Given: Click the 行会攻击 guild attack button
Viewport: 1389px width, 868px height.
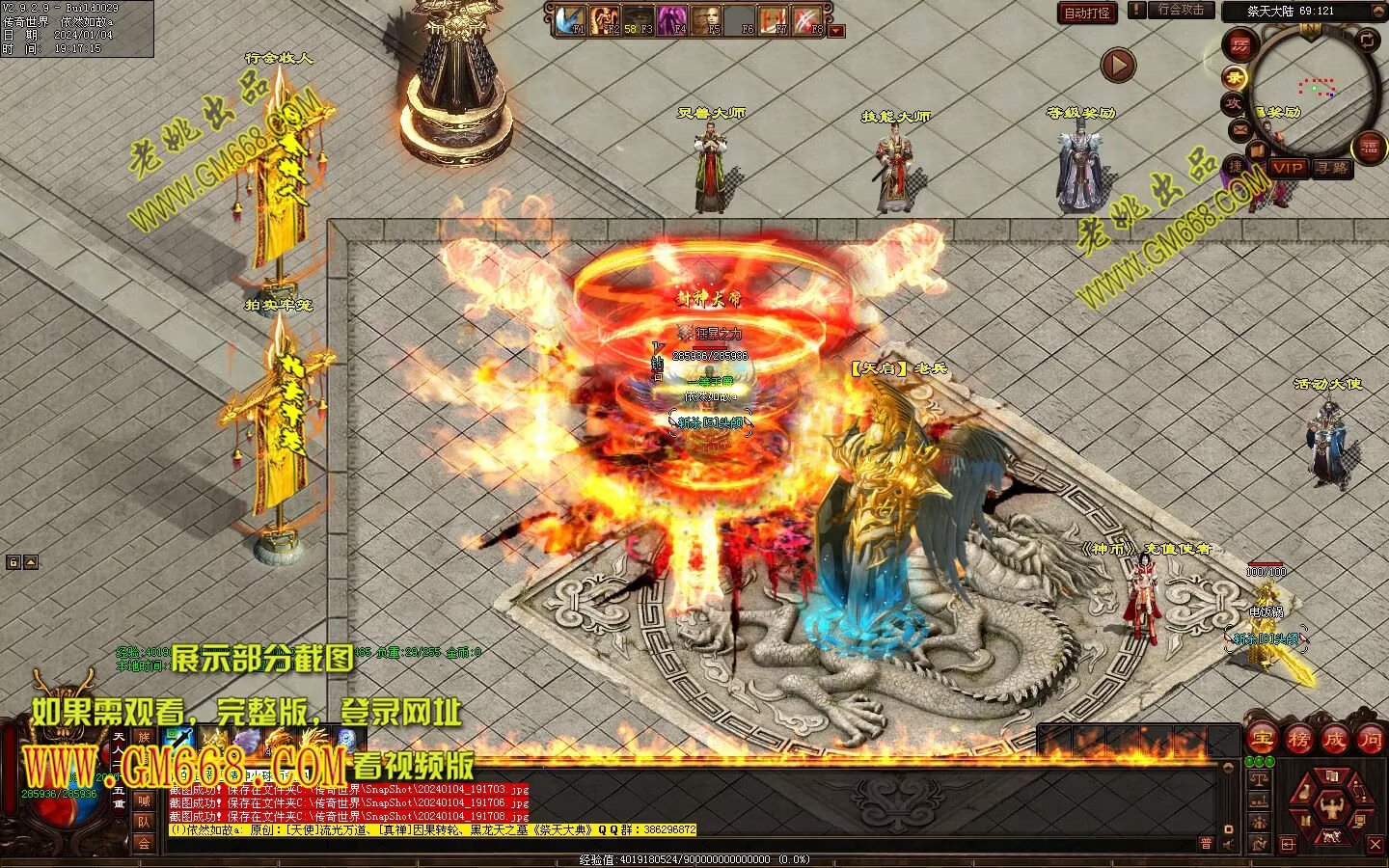Looking at the screenshot, I should point(1181,11).
